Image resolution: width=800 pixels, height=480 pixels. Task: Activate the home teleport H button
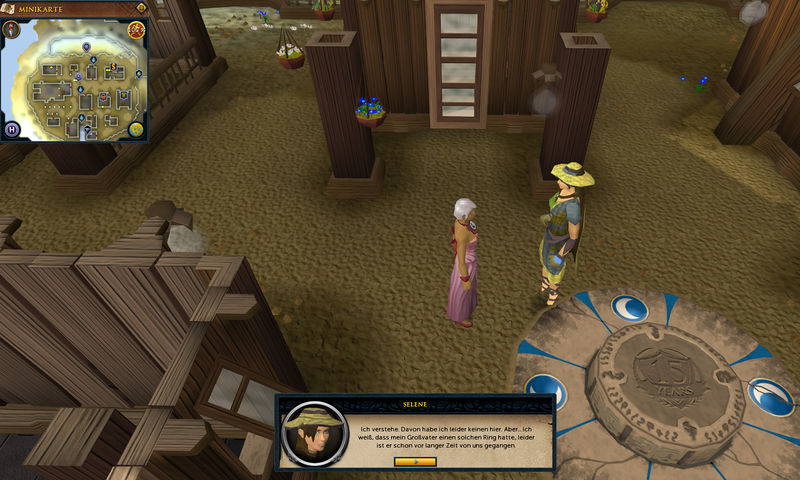13,130
